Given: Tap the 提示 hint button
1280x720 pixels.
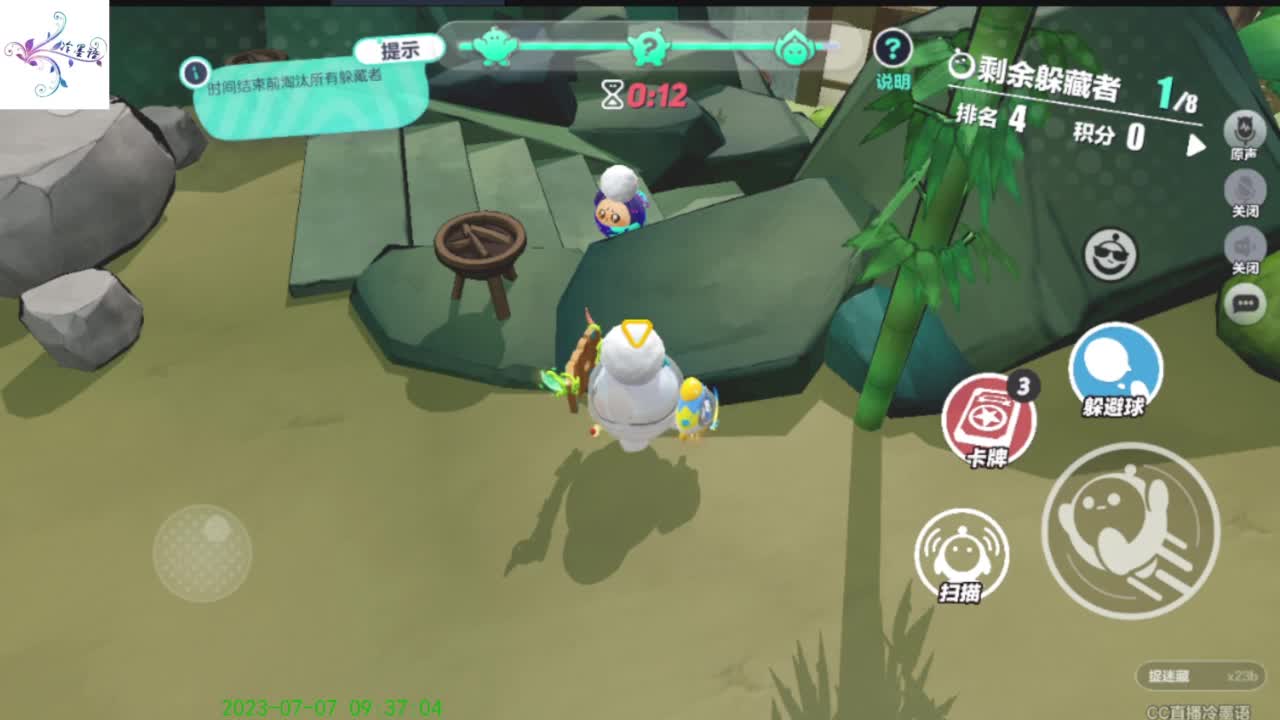Looking at the screenshot, I should tap(400, 50).
